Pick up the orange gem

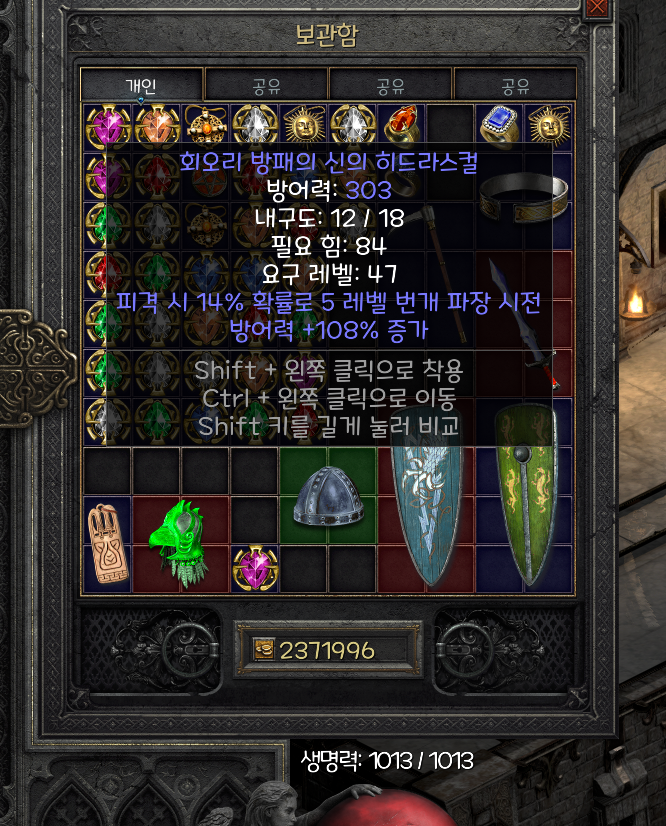tap(157, 127)
